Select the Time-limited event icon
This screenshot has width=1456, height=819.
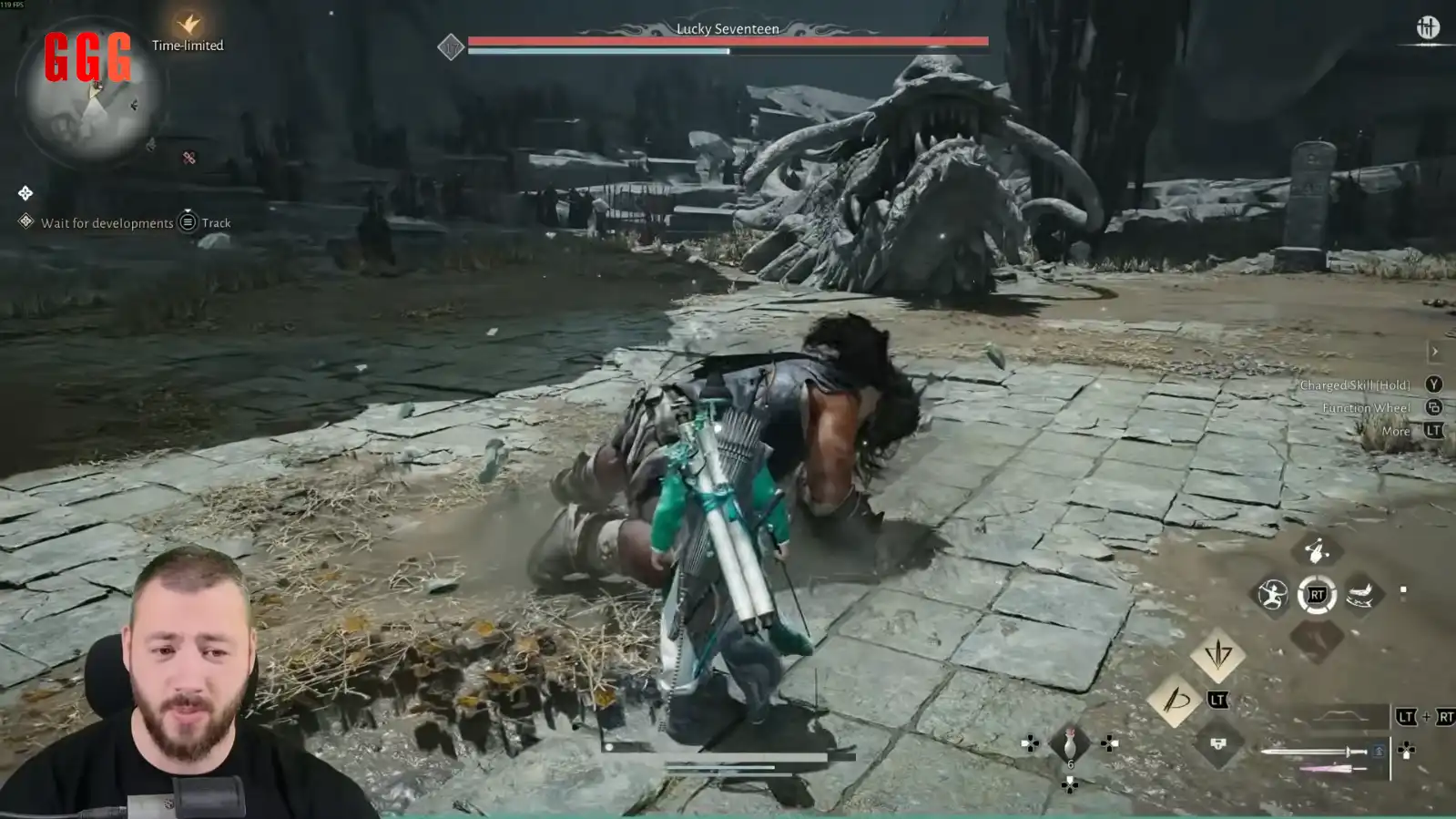pyautogui.click(x=188, y=24)
